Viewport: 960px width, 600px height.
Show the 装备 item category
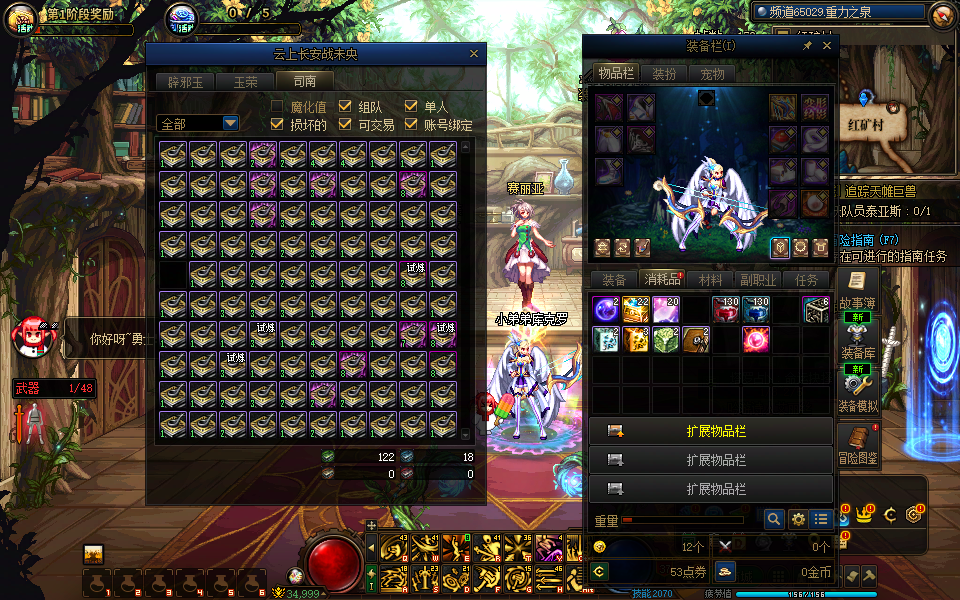(x=613, y=280)
